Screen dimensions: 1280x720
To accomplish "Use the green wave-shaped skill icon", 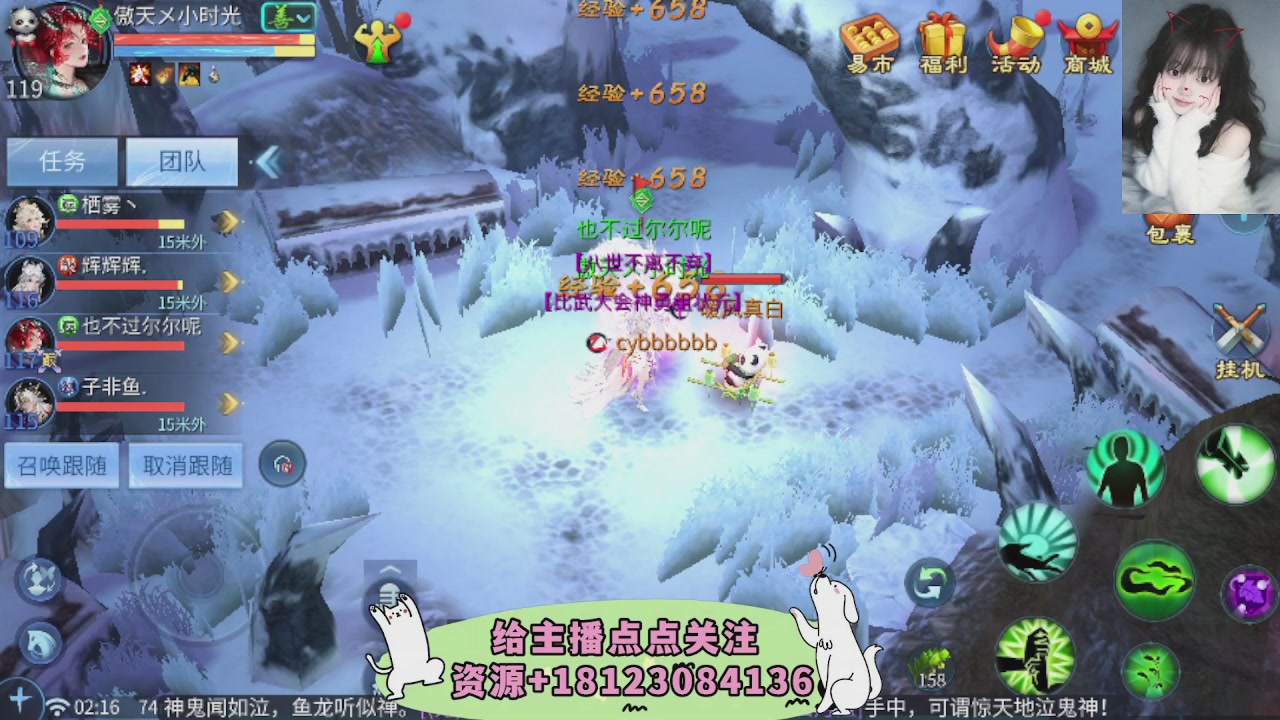I will (1153, 577).
